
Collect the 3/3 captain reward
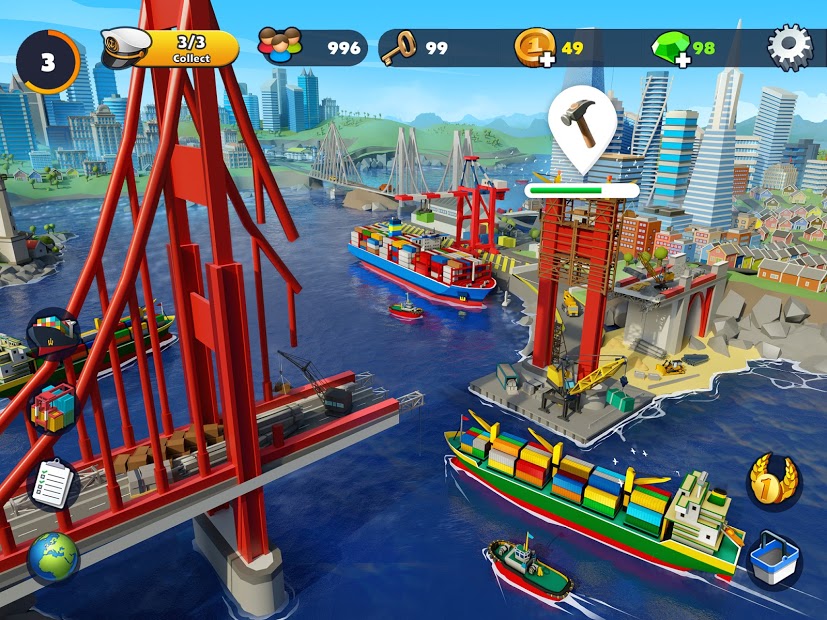pos(172,48)
